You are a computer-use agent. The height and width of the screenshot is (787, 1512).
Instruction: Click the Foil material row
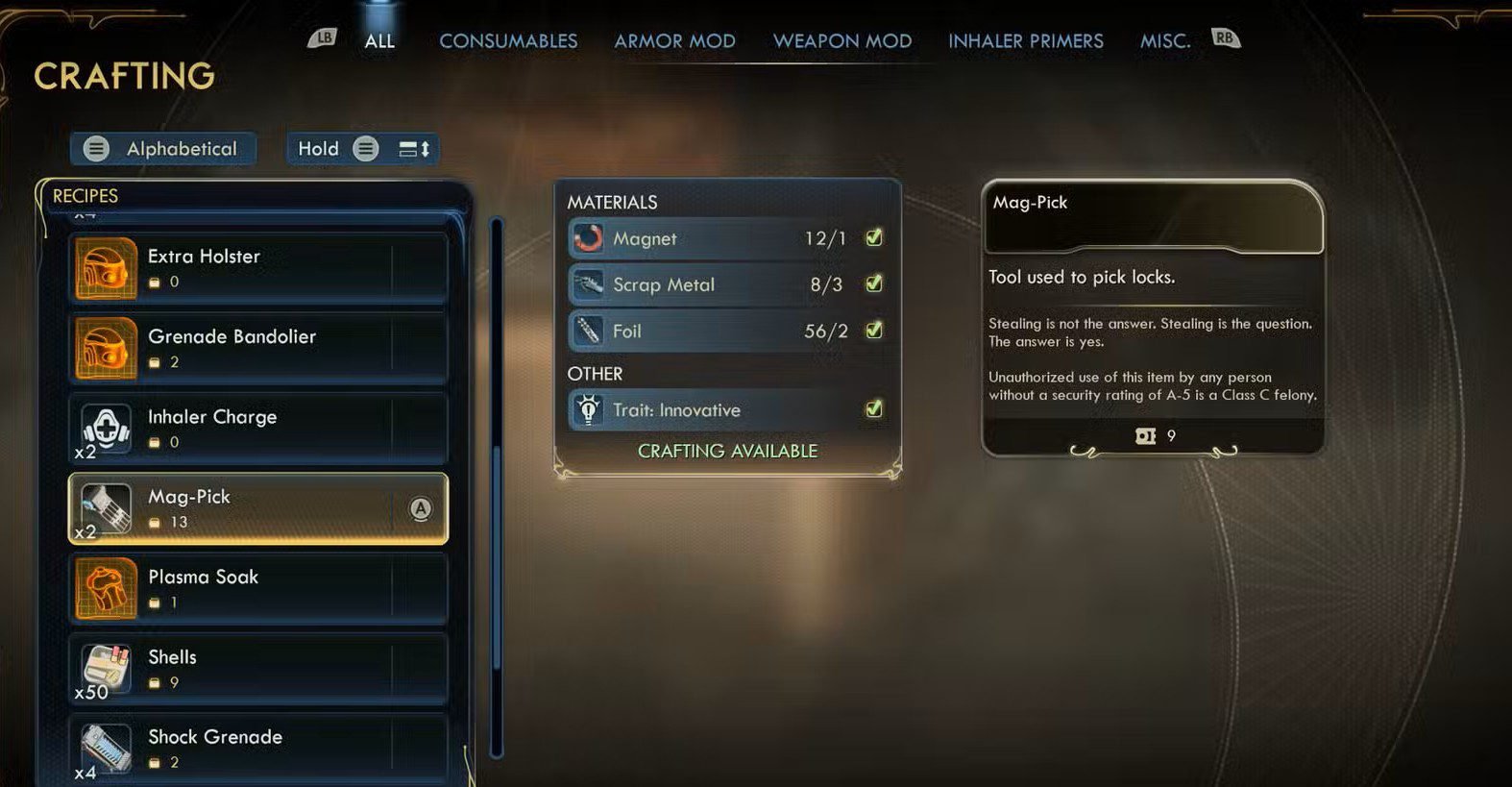[726, 331]
